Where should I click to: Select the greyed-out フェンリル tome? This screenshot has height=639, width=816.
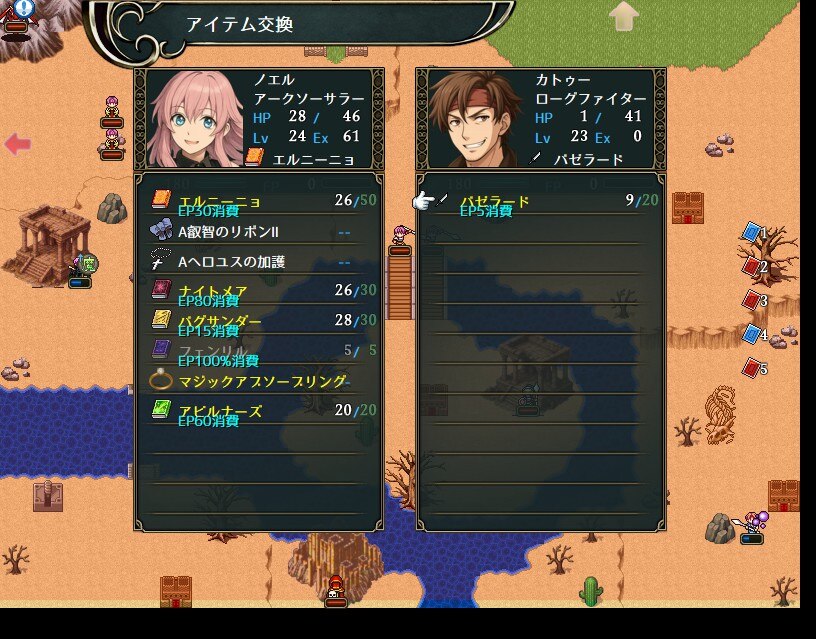[x=258, y=351]
